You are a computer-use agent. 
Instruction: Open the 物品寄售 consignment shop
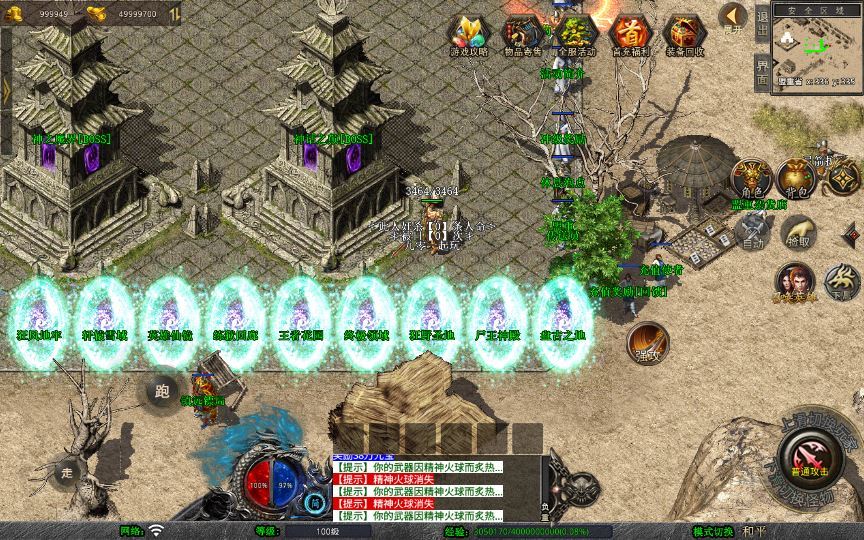[x=522, y=34]
